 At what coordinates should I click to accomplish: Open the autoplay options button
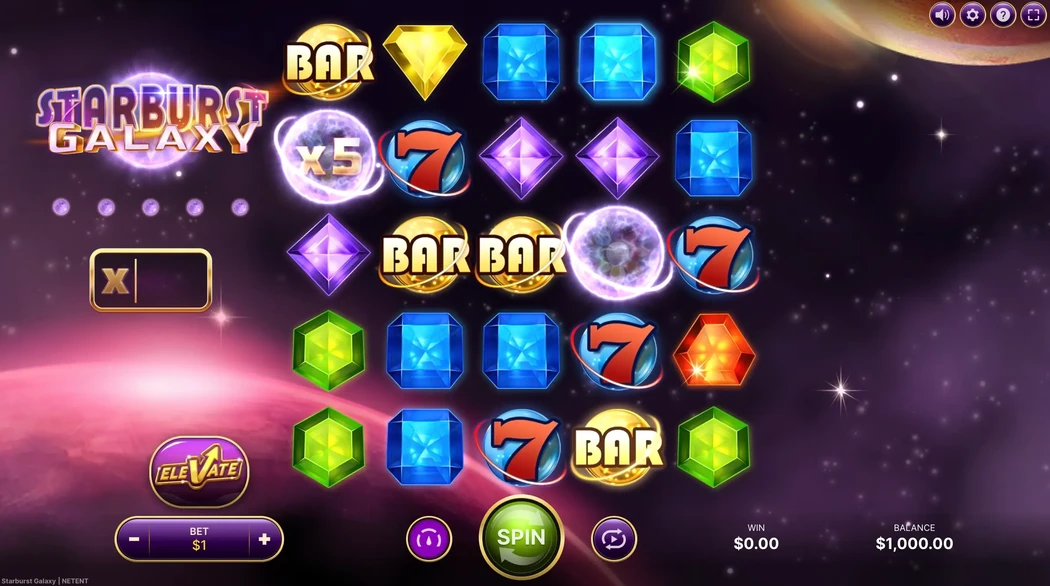(613, 539)
